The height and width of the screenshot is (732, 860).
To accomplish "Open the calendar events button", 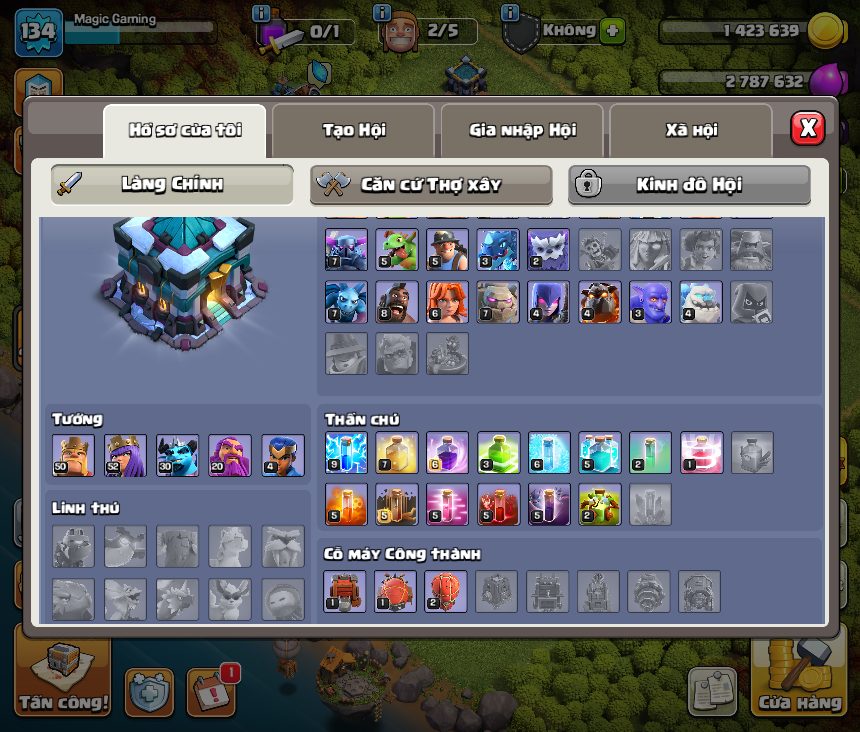I will [x=210, y=691].
